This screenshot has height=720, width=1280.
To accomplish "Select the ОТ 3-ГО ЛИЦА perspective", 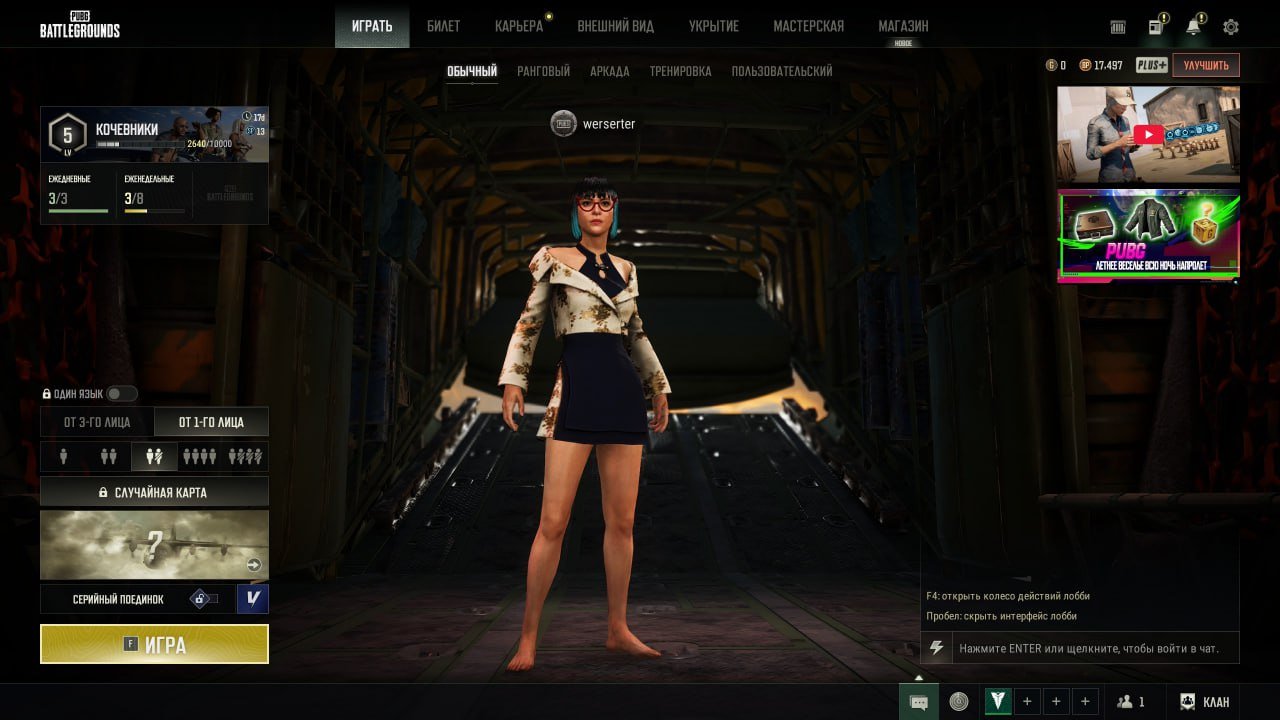I will coord(97,422).
